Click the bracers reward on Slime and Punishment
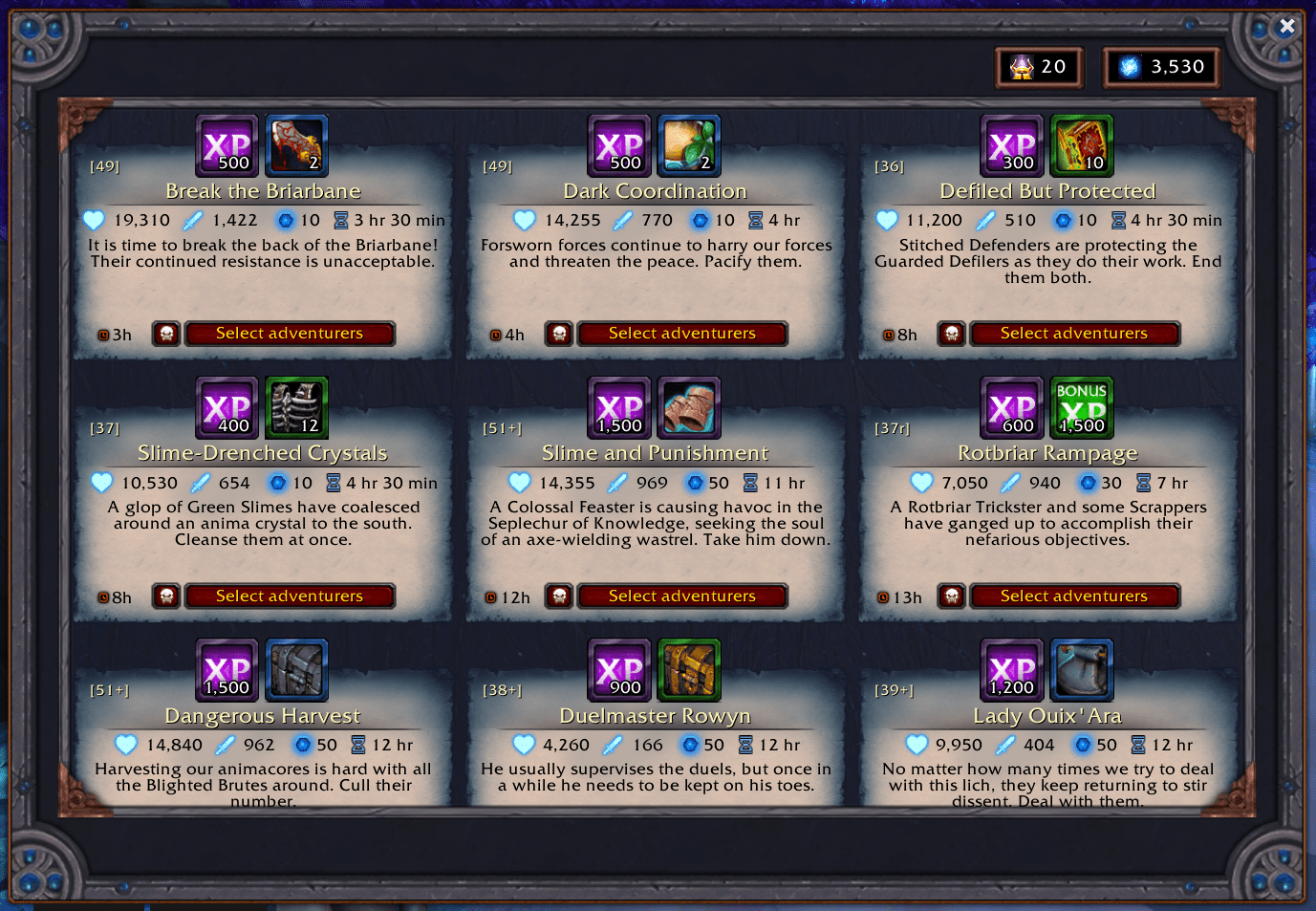The height and width of the screenshot is (911, 1316). click(689, 407)
